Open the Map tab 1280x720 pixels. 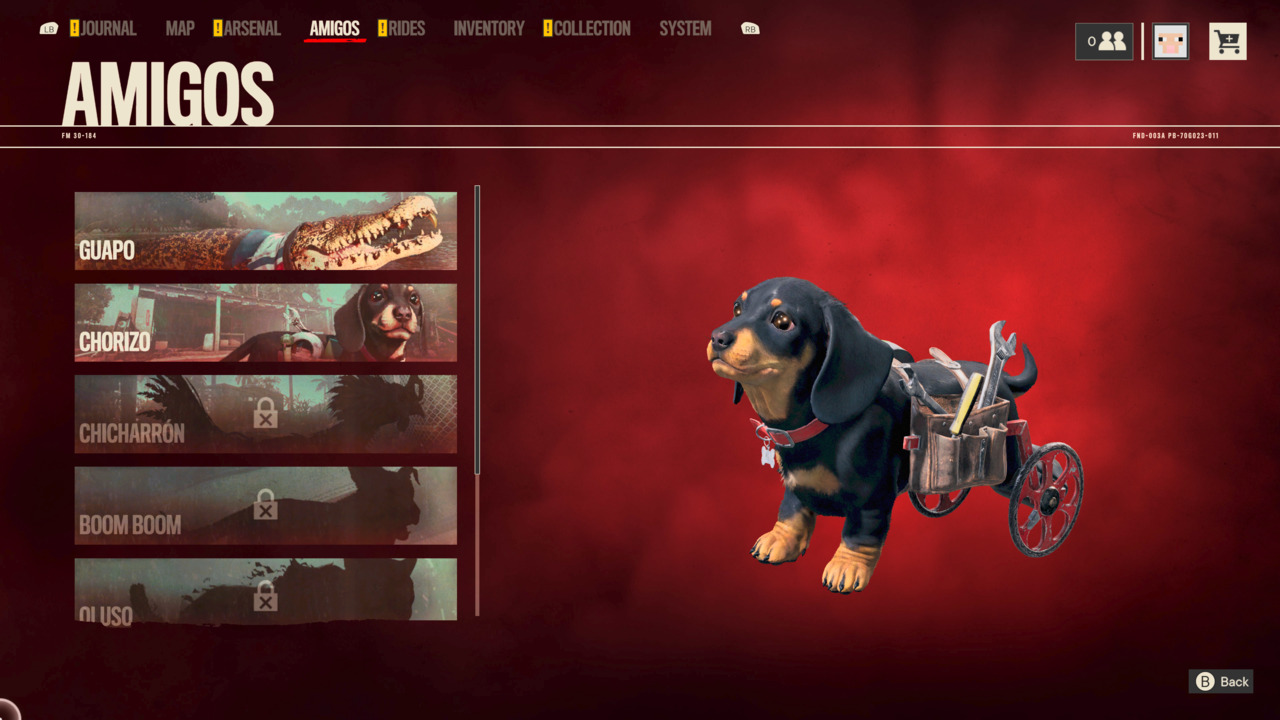[x=180, y=29]
